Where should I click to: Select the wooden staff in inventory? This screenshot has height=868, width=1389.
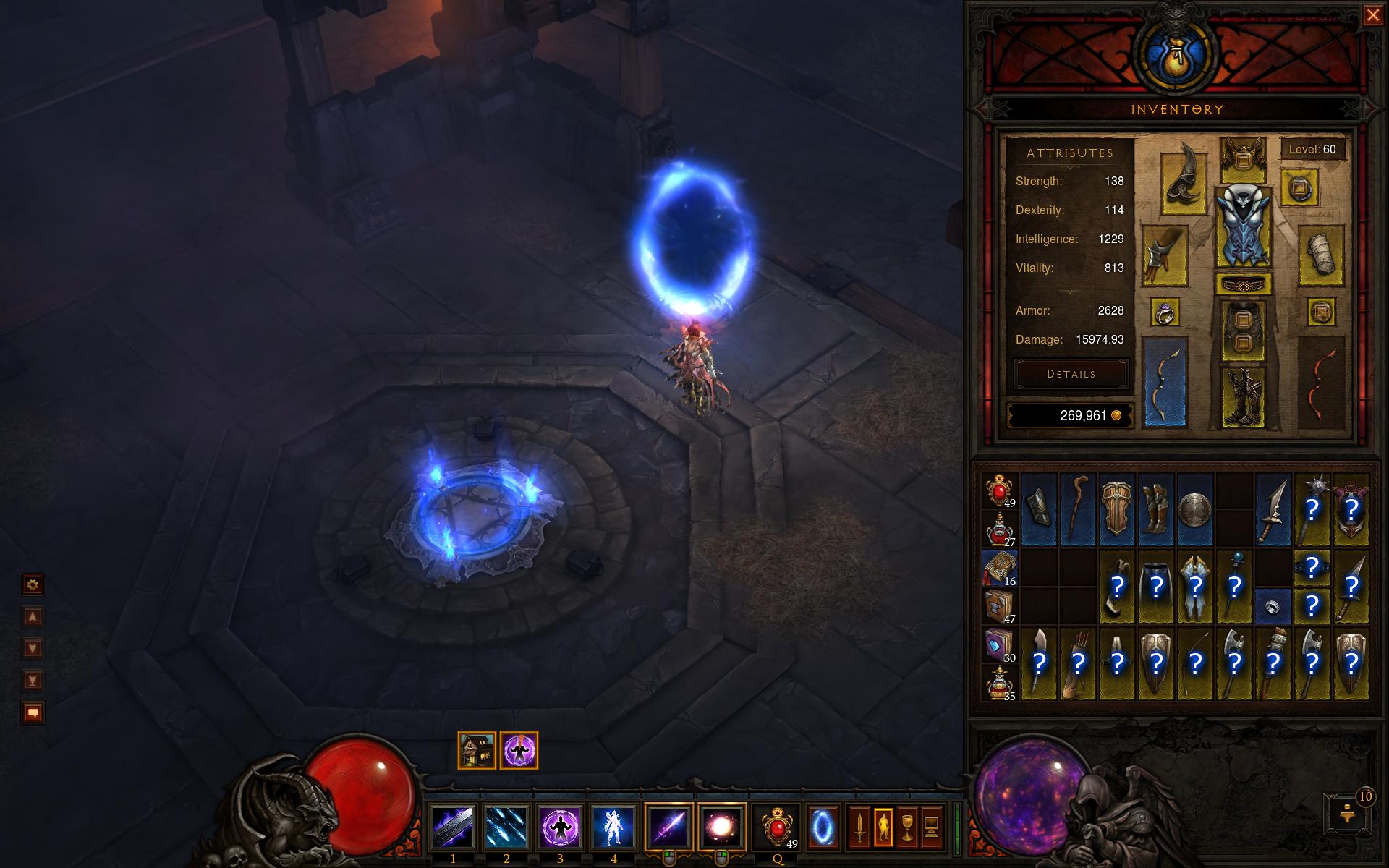click(1078, 509)
